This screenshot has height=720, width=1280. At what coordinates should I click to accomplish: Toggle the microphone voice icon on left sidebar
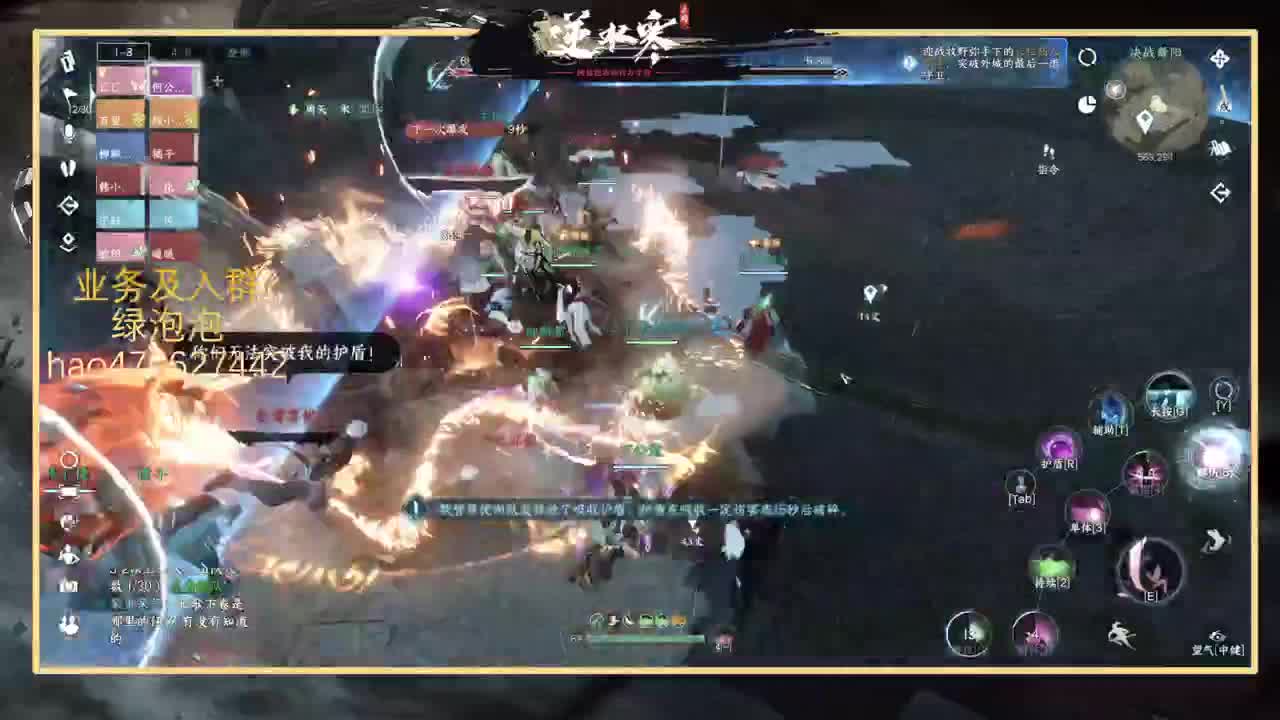[68, 132]
